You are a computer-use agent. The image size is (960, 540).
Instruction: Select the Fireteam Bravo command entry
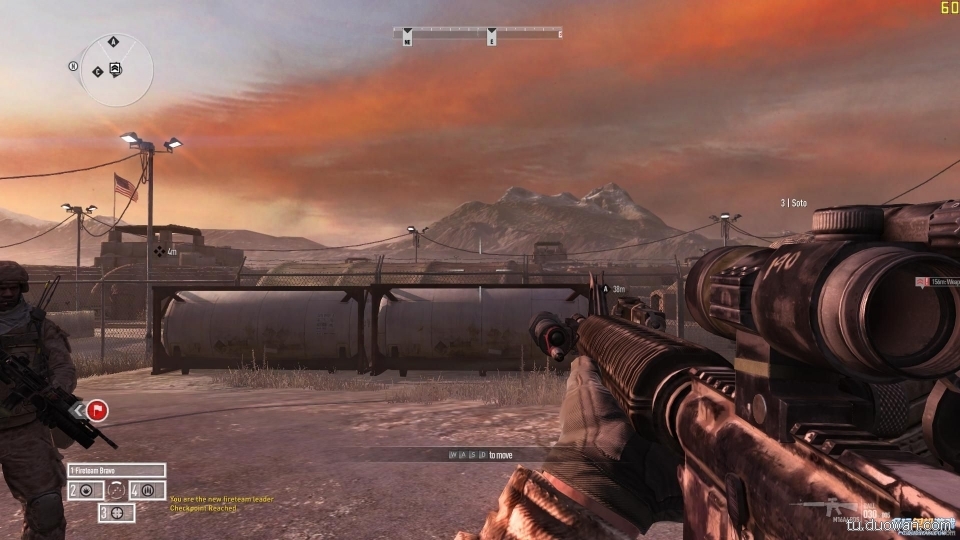tap(116, 470)
